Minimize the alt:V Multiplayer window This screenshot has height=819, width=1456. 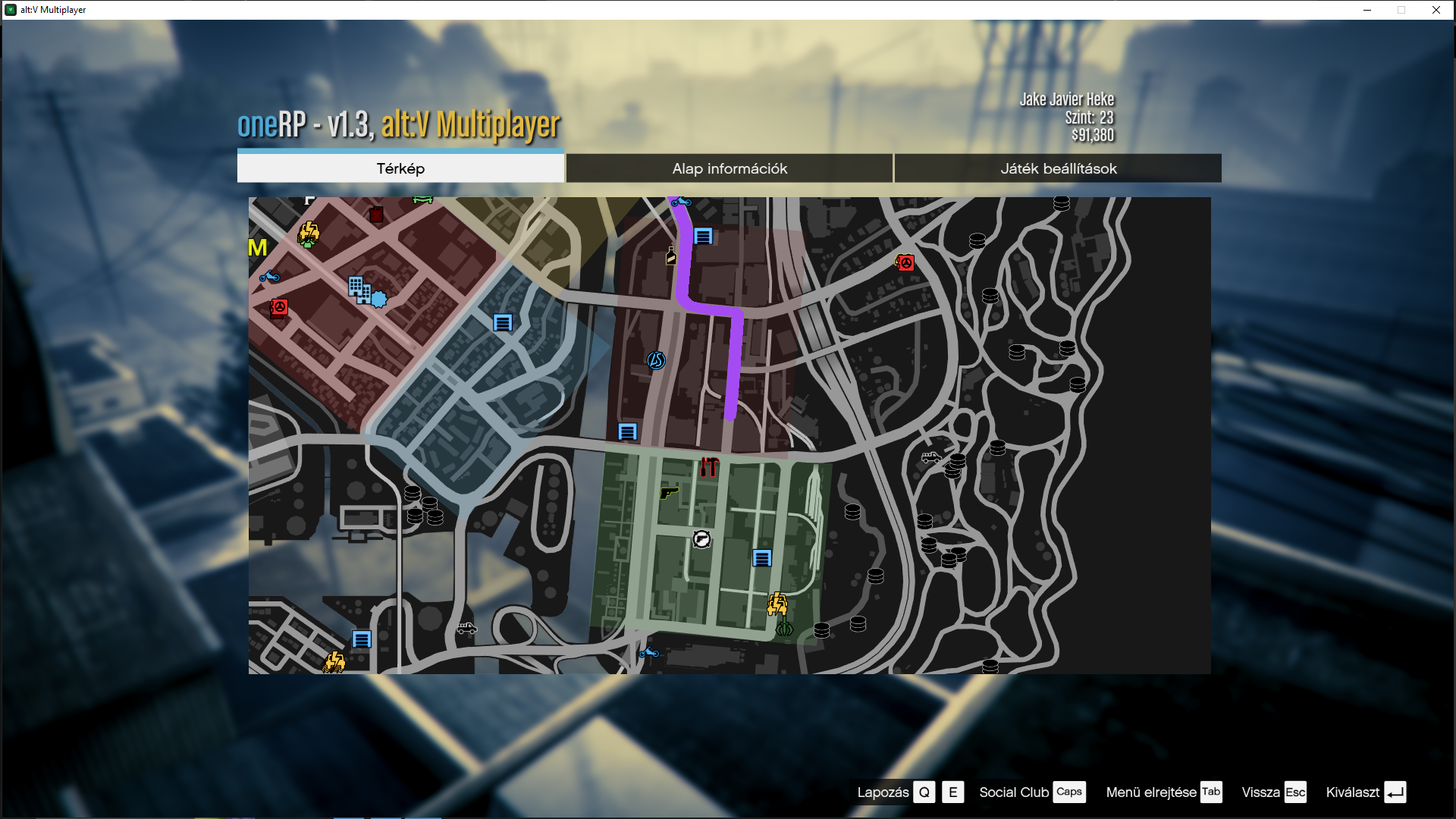pyautogui.click(x=1367, y=10)
